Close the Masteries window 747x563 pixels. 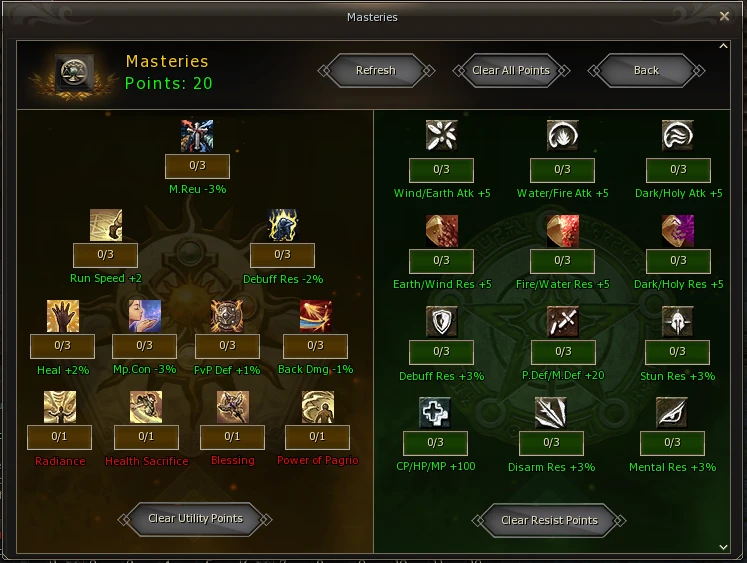(724, 16)
